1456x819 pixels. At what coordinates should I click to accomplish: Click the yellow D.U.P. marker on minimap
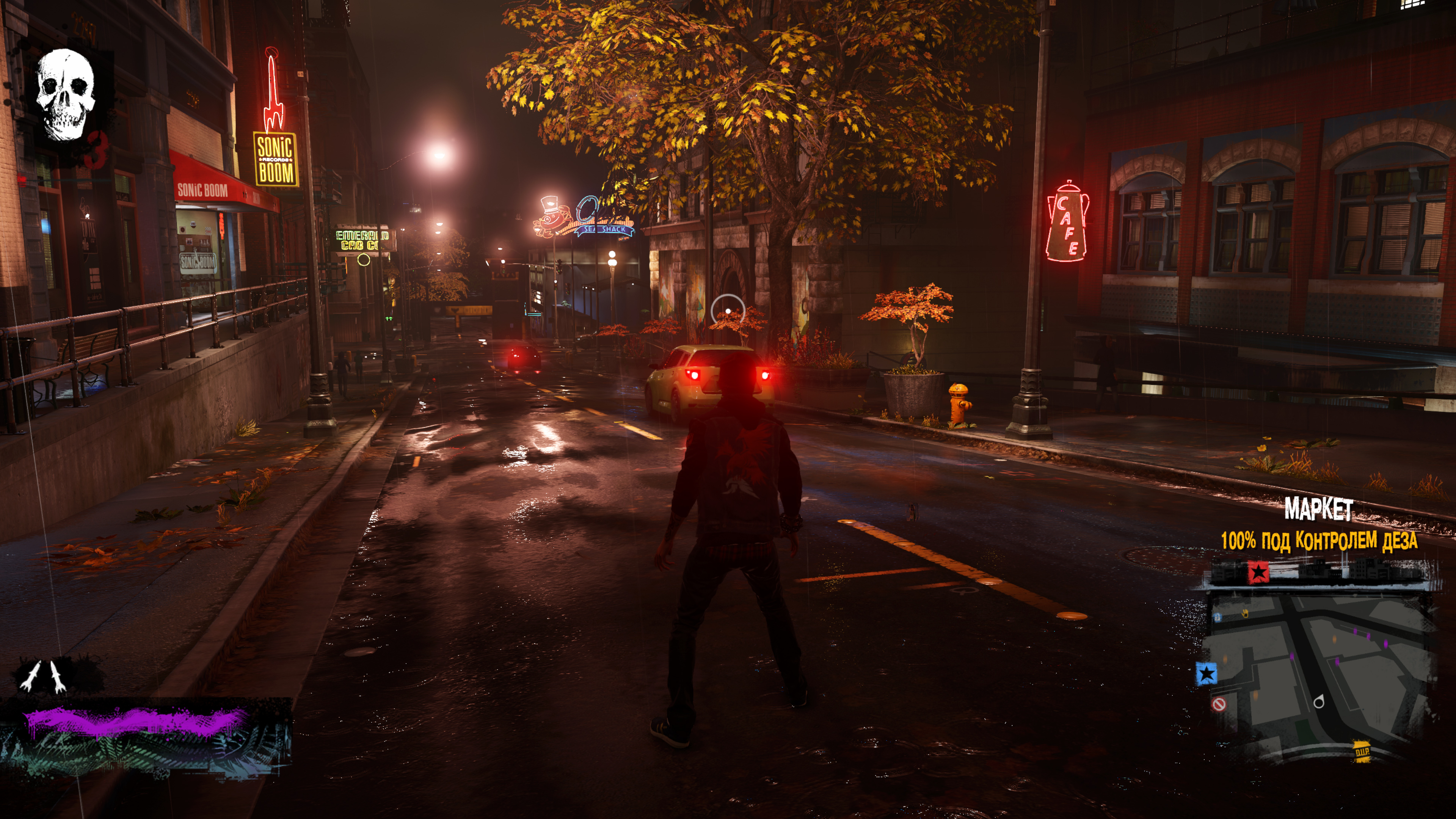1362,751
